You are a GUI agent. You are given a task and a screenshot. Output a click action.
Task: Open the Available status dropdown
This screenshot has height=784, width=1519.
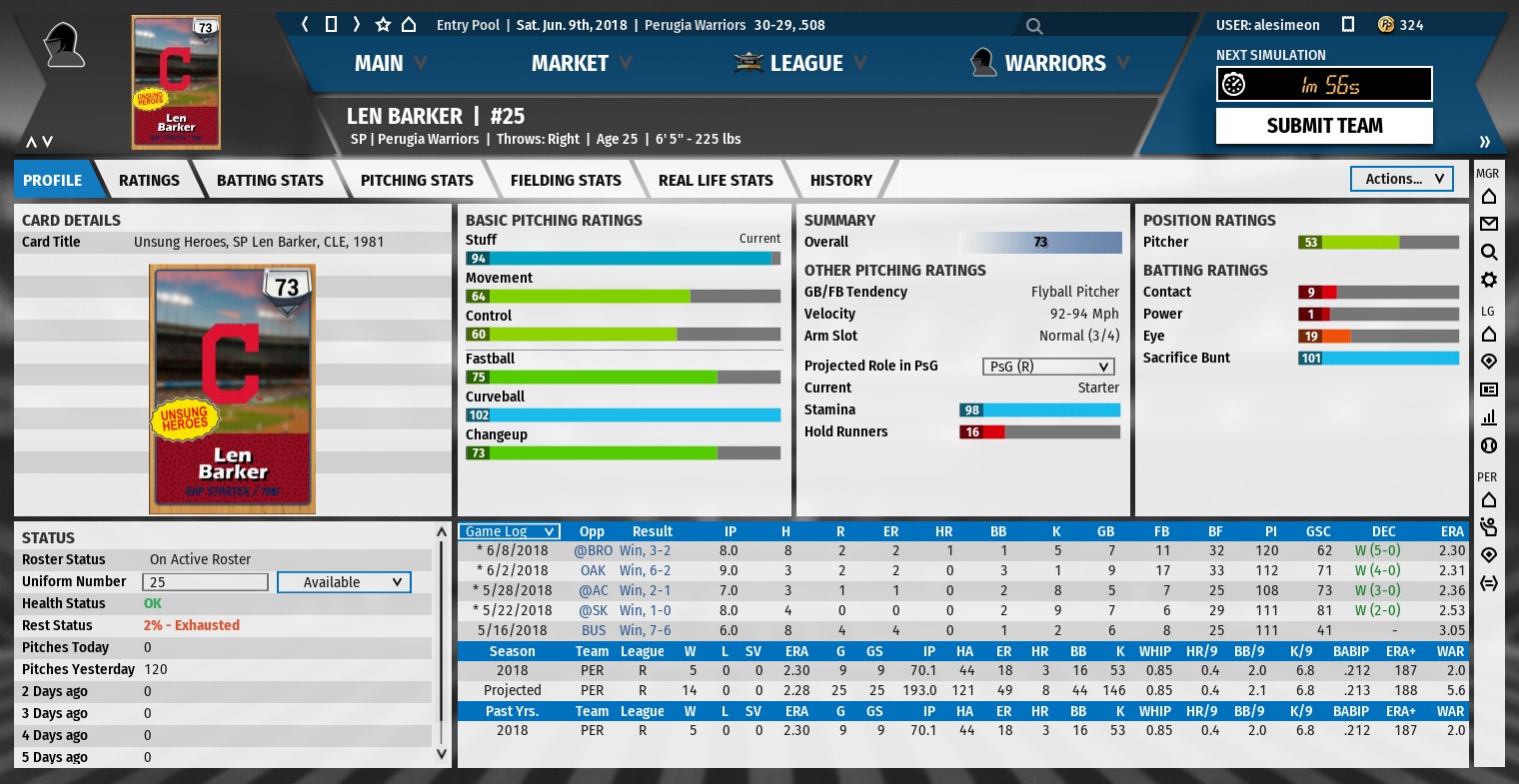[x=343, y=582]
